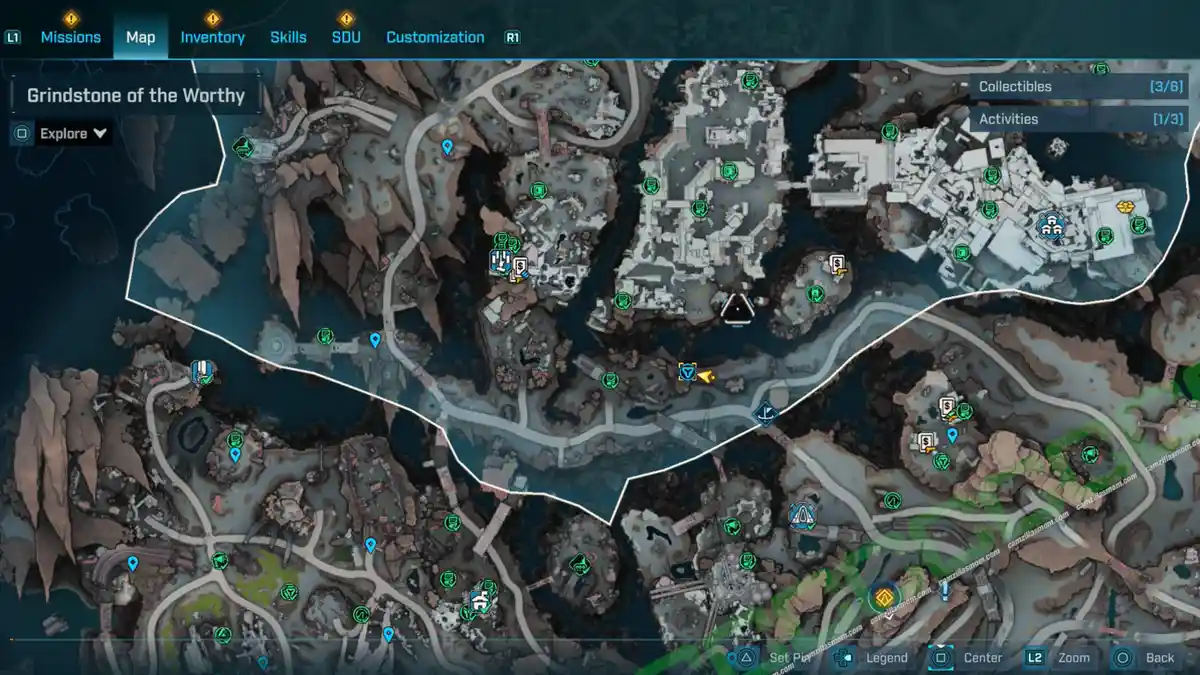
Task: Select the Map tab
Action: pos(140,37)
